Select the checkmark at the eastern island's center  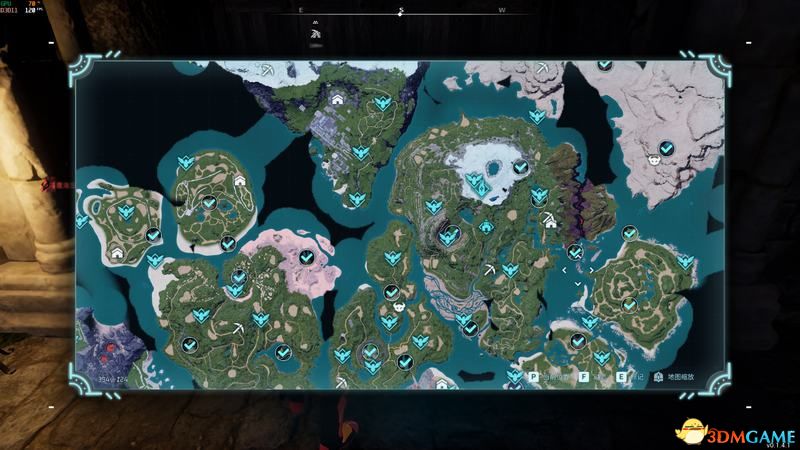click(629, 303)
